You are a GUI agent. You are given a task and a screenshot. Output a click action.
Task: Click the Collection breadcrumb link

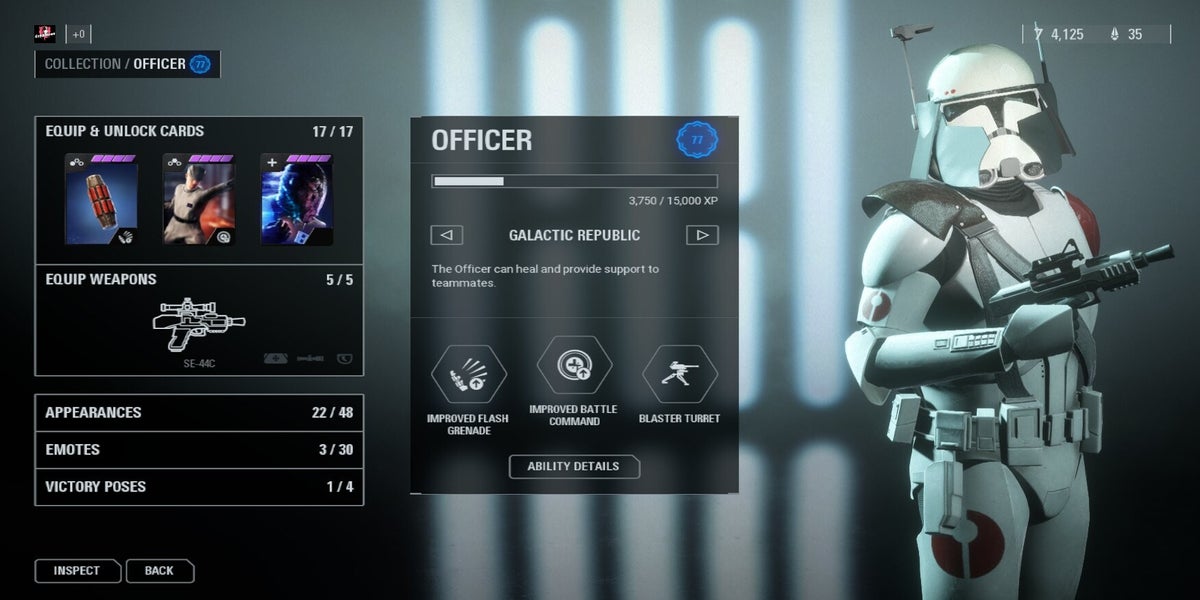point(82,64)
